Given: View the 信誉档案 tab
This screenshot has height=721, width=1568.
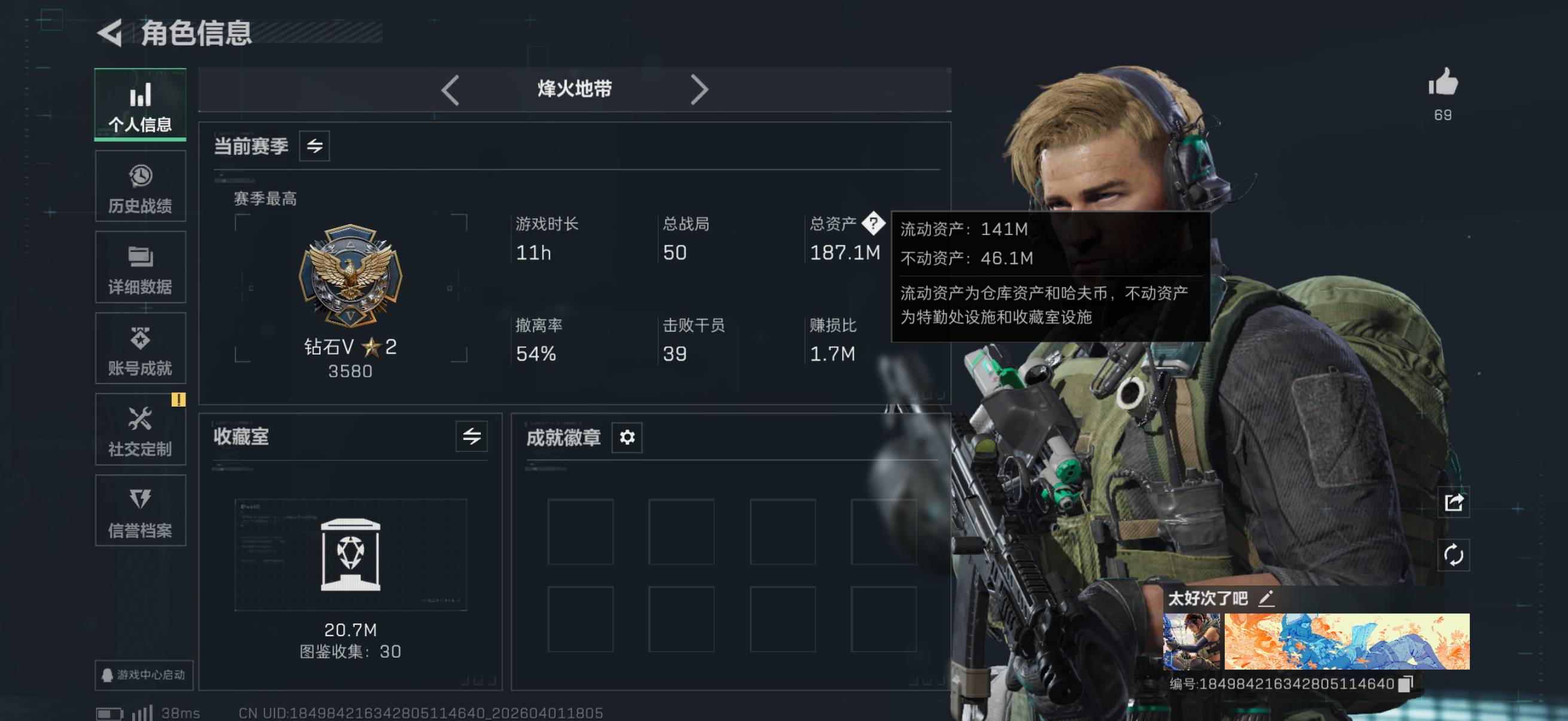Looking at the screenshot, I should 140,511.
